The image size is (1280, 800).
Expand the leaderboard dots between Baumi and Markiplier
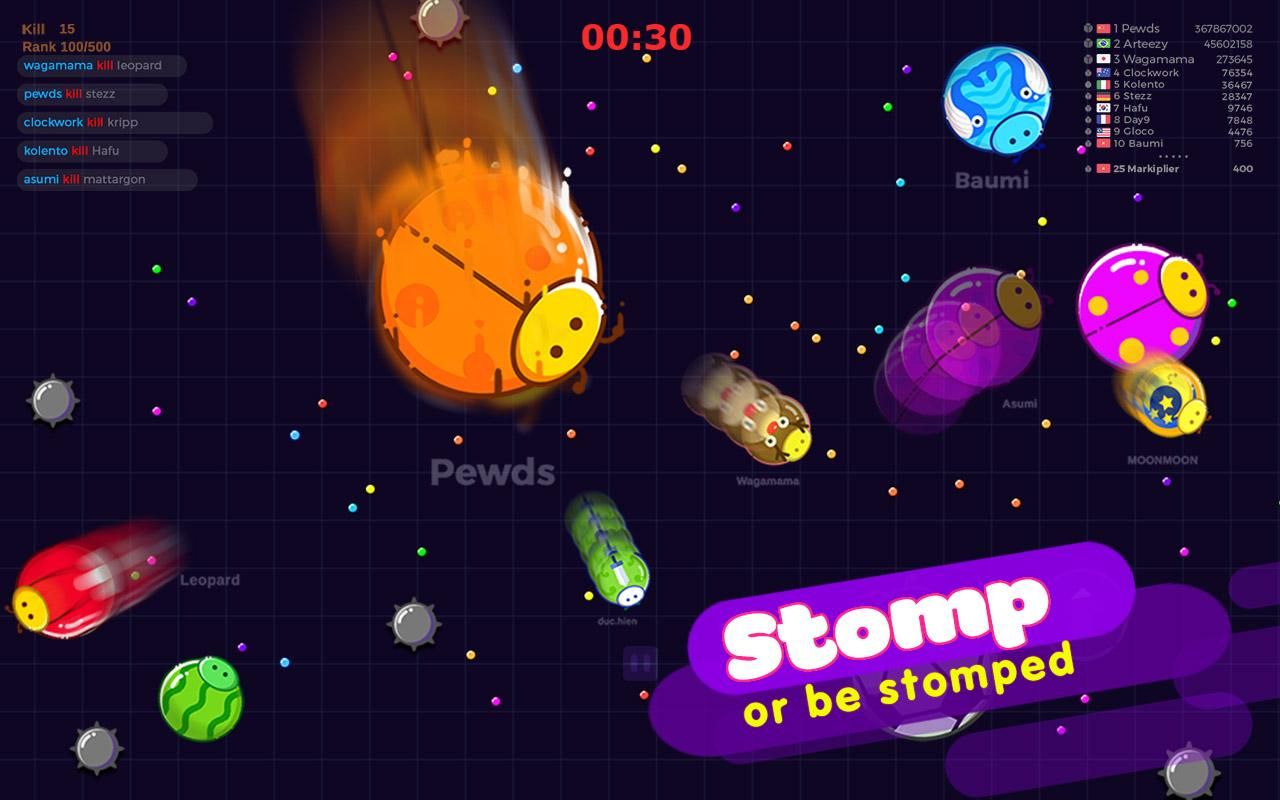click(1172, 155)
